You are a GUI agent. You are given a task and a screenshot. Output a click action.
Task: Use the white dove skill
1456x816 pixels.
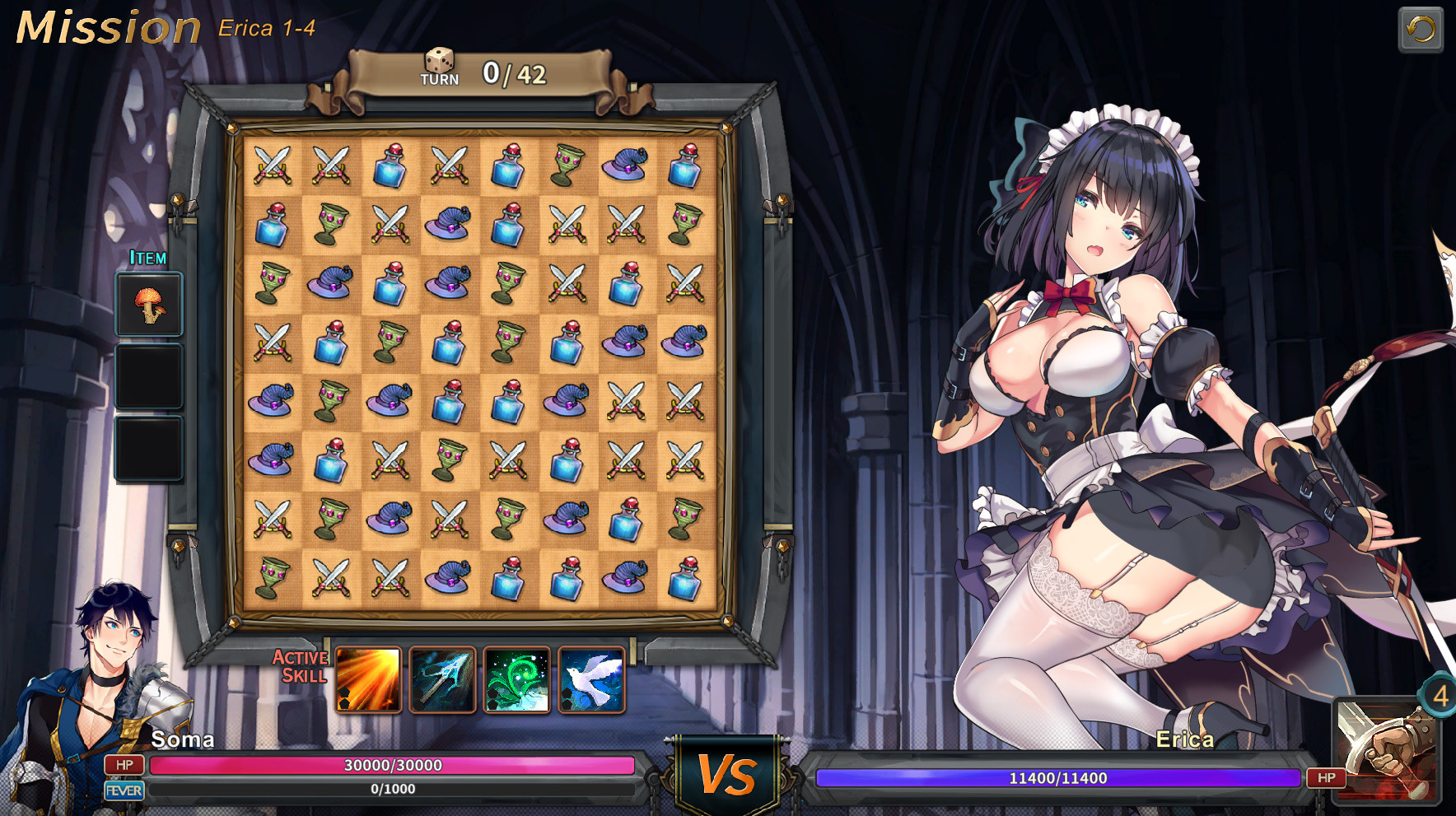(x=592, y=680)
